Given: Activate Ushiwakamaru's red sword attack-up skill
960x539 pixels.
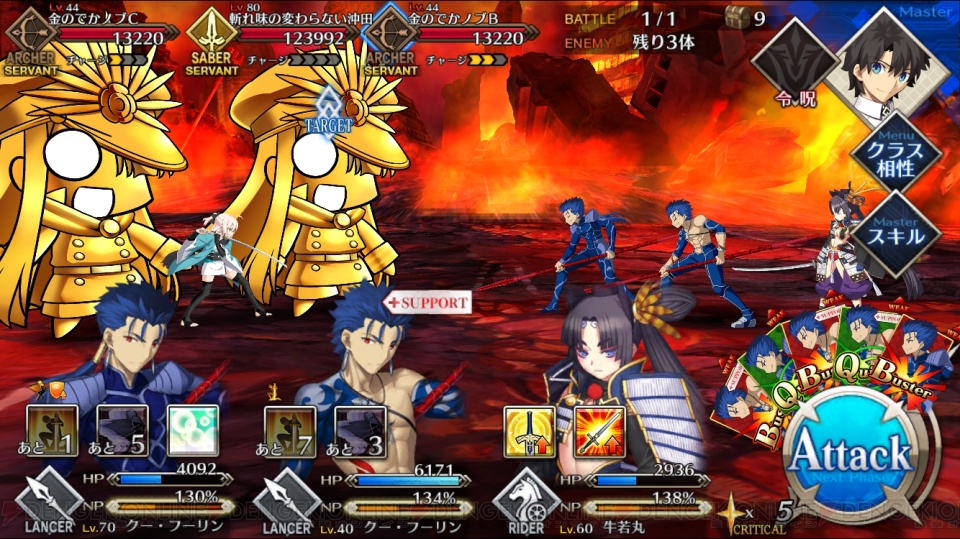Looking at the screenshot, I should coord(600,431).
